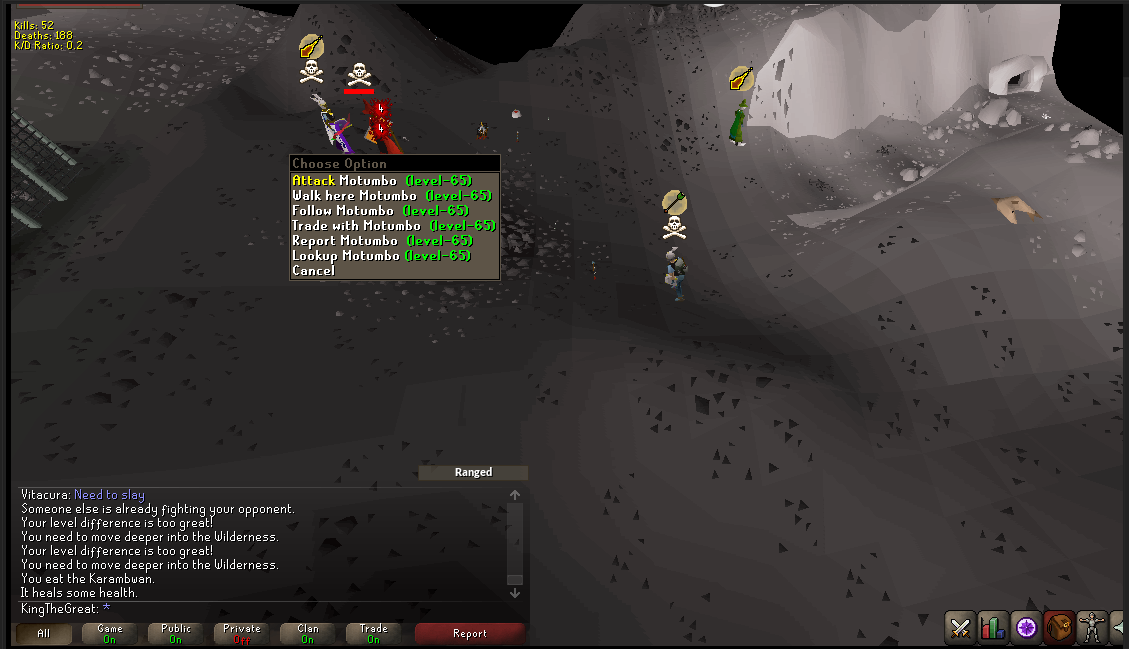Screen dimensions: 1129x649
Task: Open the skills bar-chart tab
Action: (x=993, y=628)
